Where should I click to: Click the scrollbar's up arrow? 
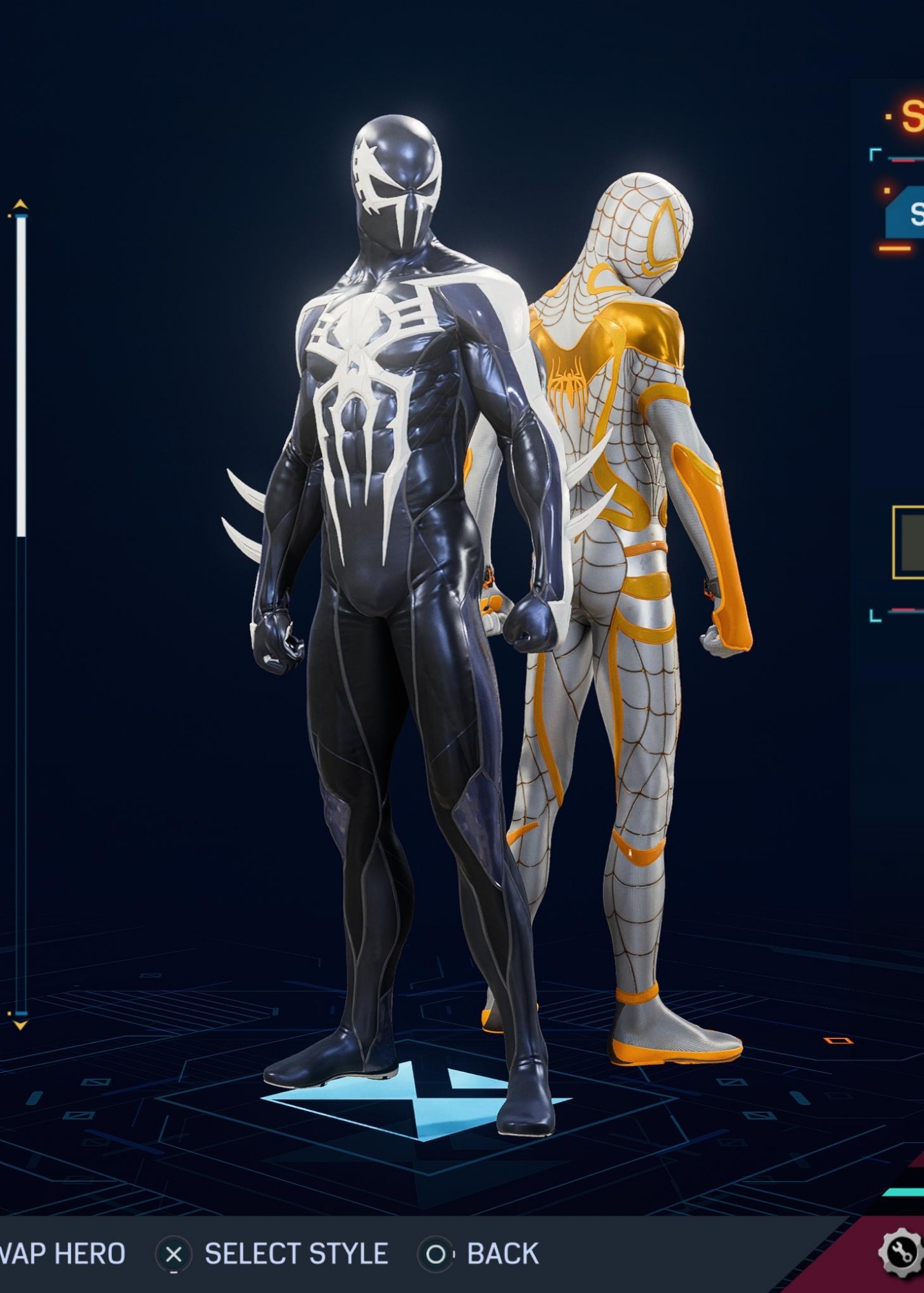click(21, 205)
